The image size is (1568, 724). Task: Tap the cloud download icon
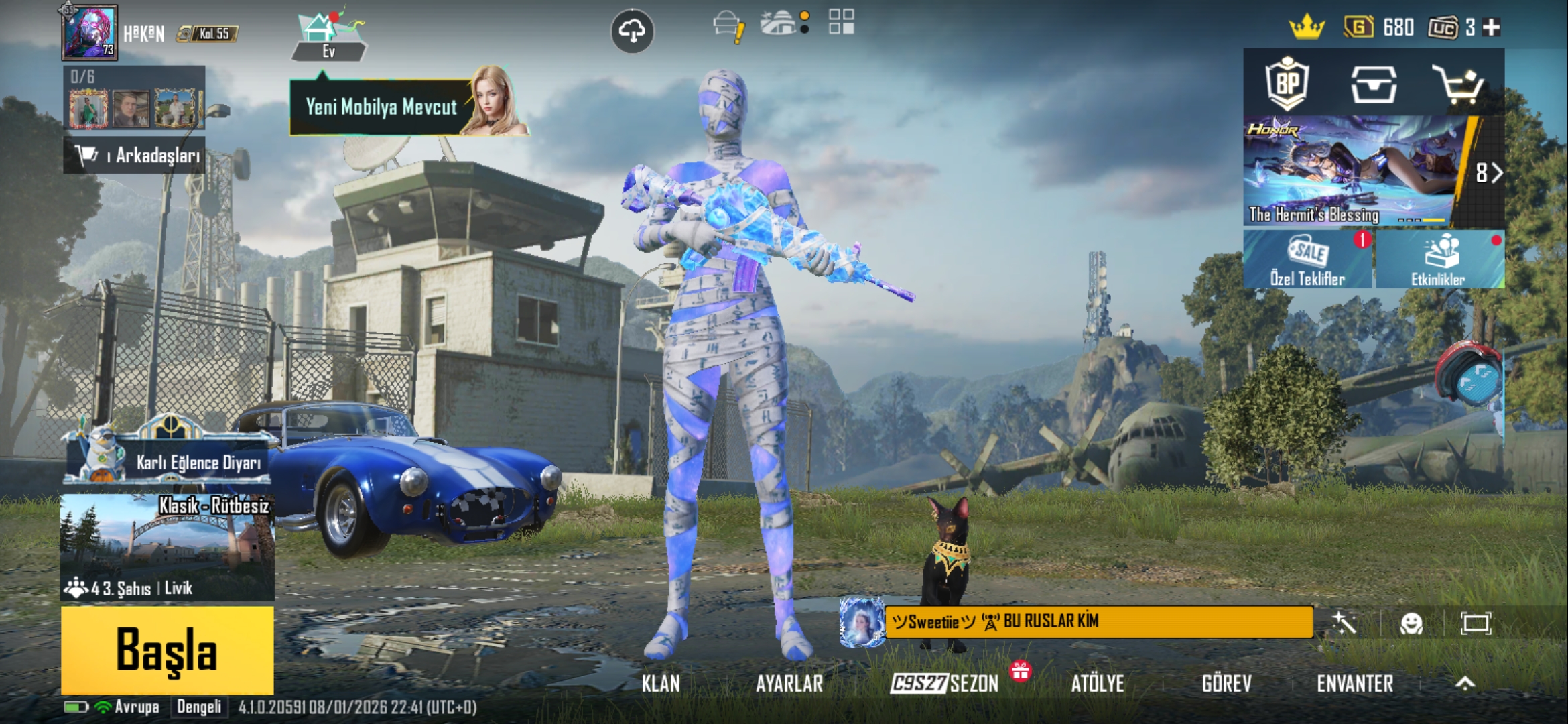coord(632,31)
